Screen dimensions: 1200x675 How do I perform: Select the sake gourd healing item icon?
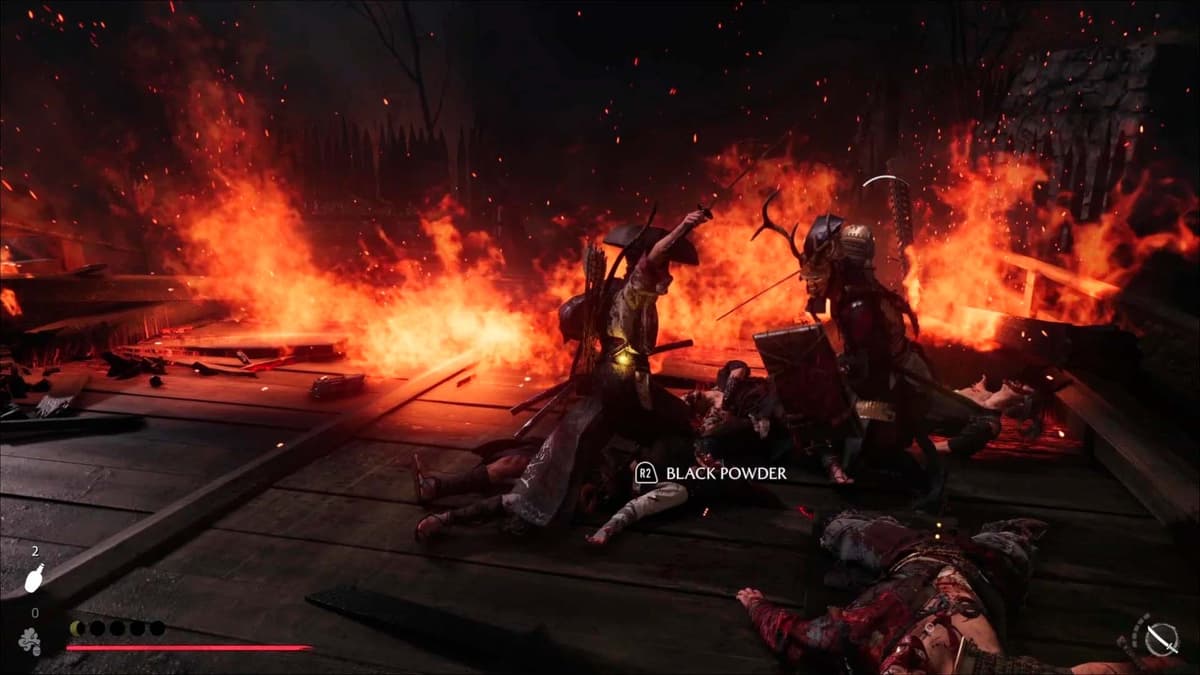[34, 578]
